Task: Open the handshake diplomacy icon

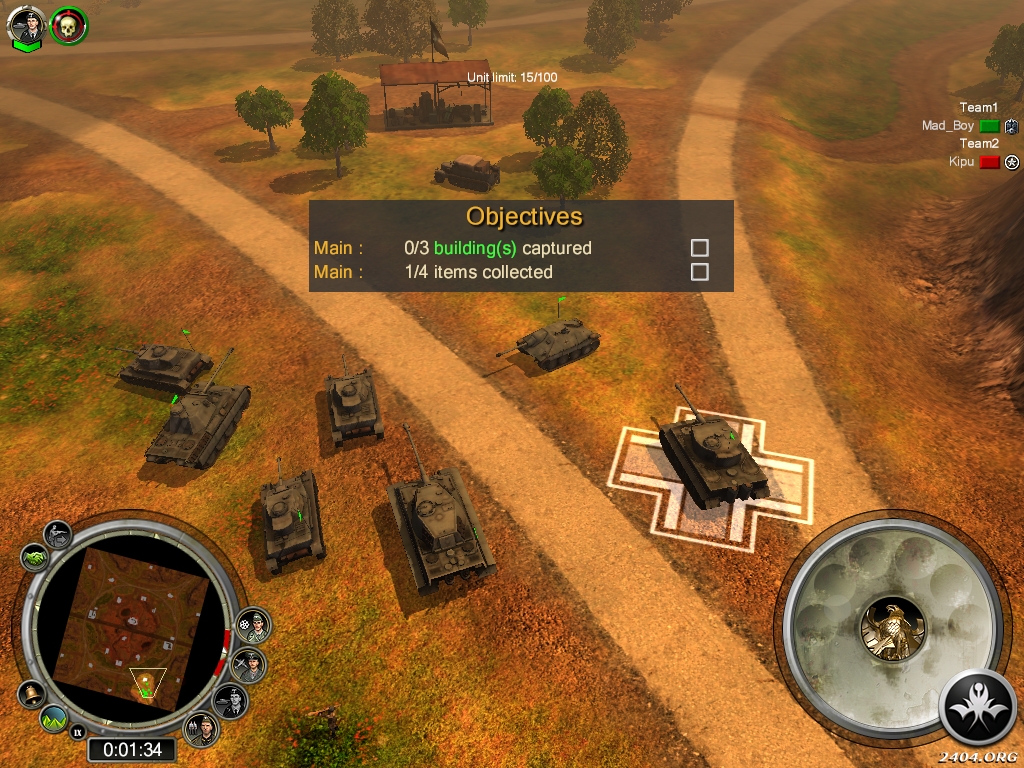Action: [x=34, y=556]
